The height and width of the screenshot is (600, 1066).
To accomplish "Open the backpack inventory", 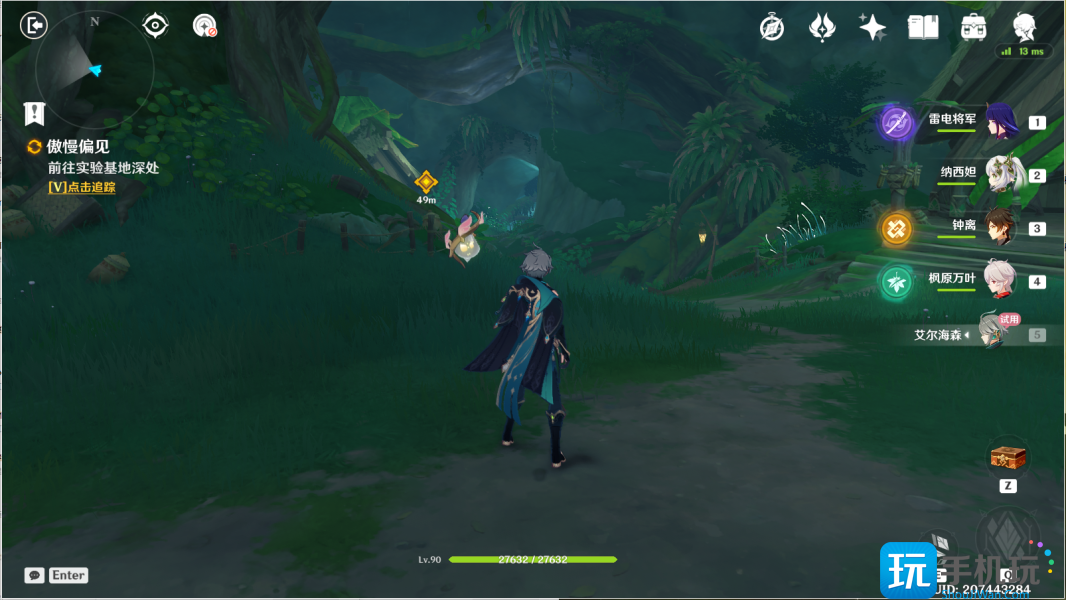I will click(973, 28).
